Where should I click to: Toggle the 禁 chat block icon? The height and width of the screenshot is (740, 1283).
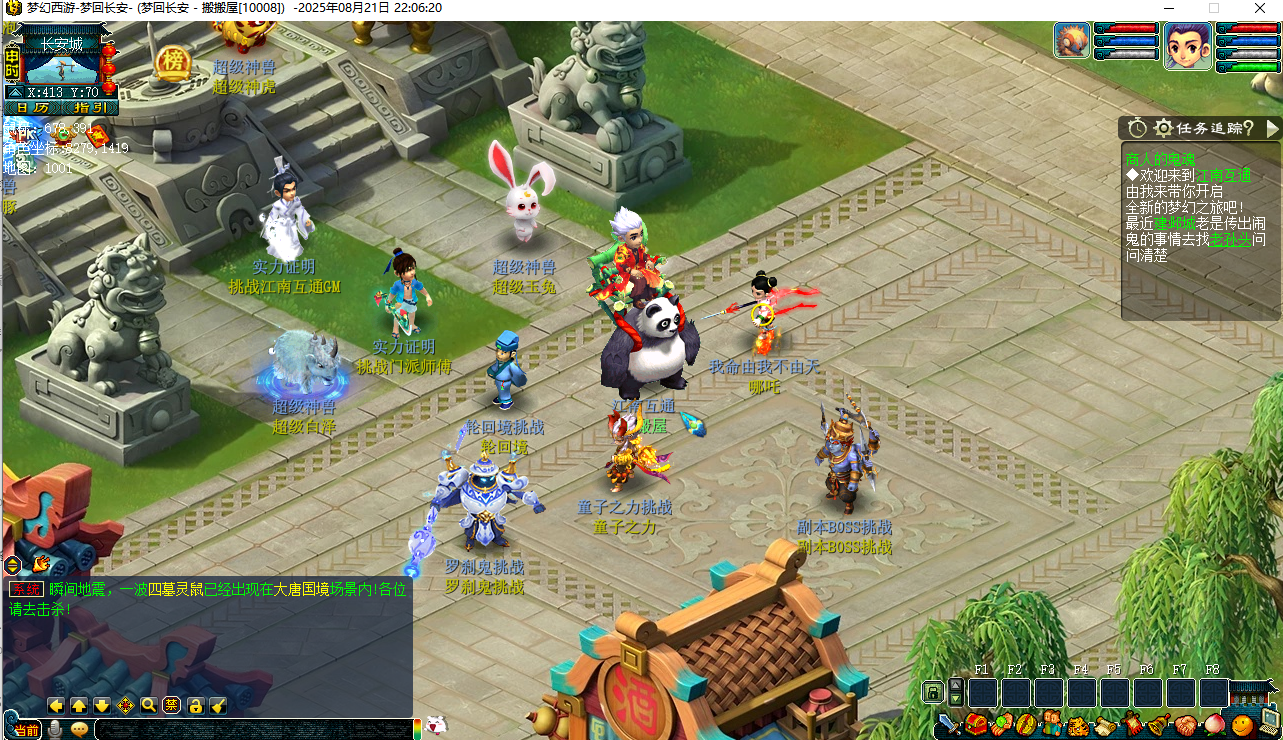169,704
